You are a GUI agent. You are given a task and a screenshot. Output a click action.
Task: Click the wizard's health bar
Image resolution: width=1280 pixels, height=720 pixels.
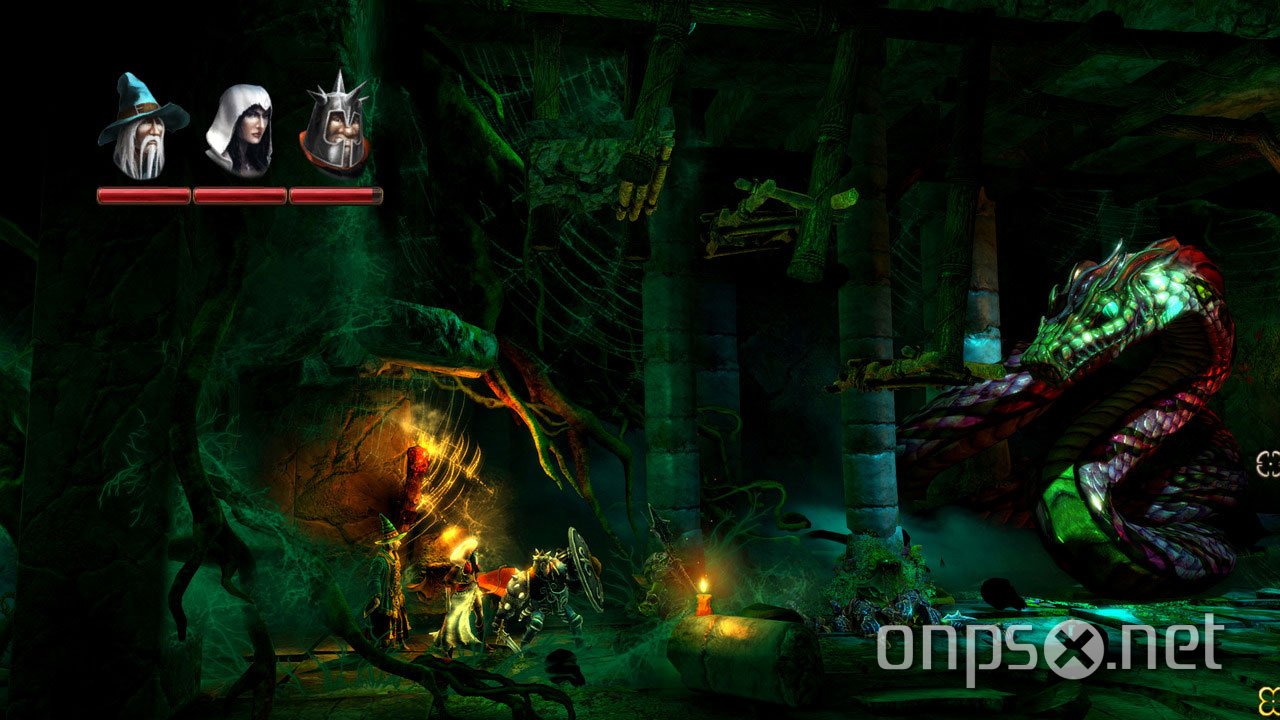click(x=141, y=194)
